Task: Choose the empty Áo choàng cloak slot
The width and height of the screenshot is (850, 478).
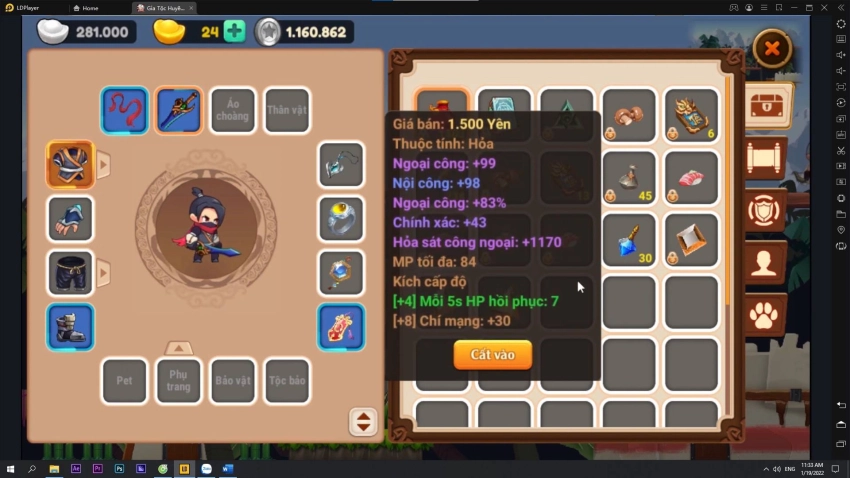Action: [x=233, y=110]
